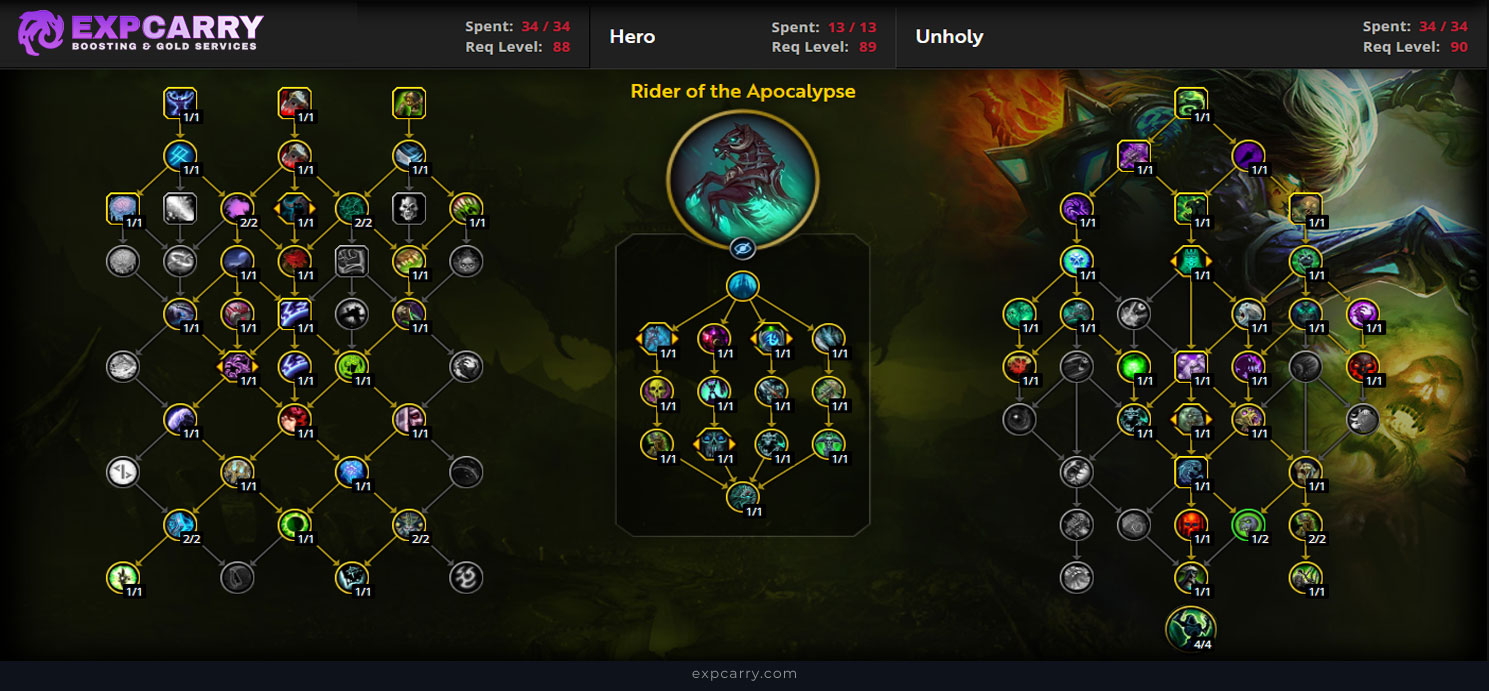
Task: Select the Hero tree header
Action: (x=632, y=37)
